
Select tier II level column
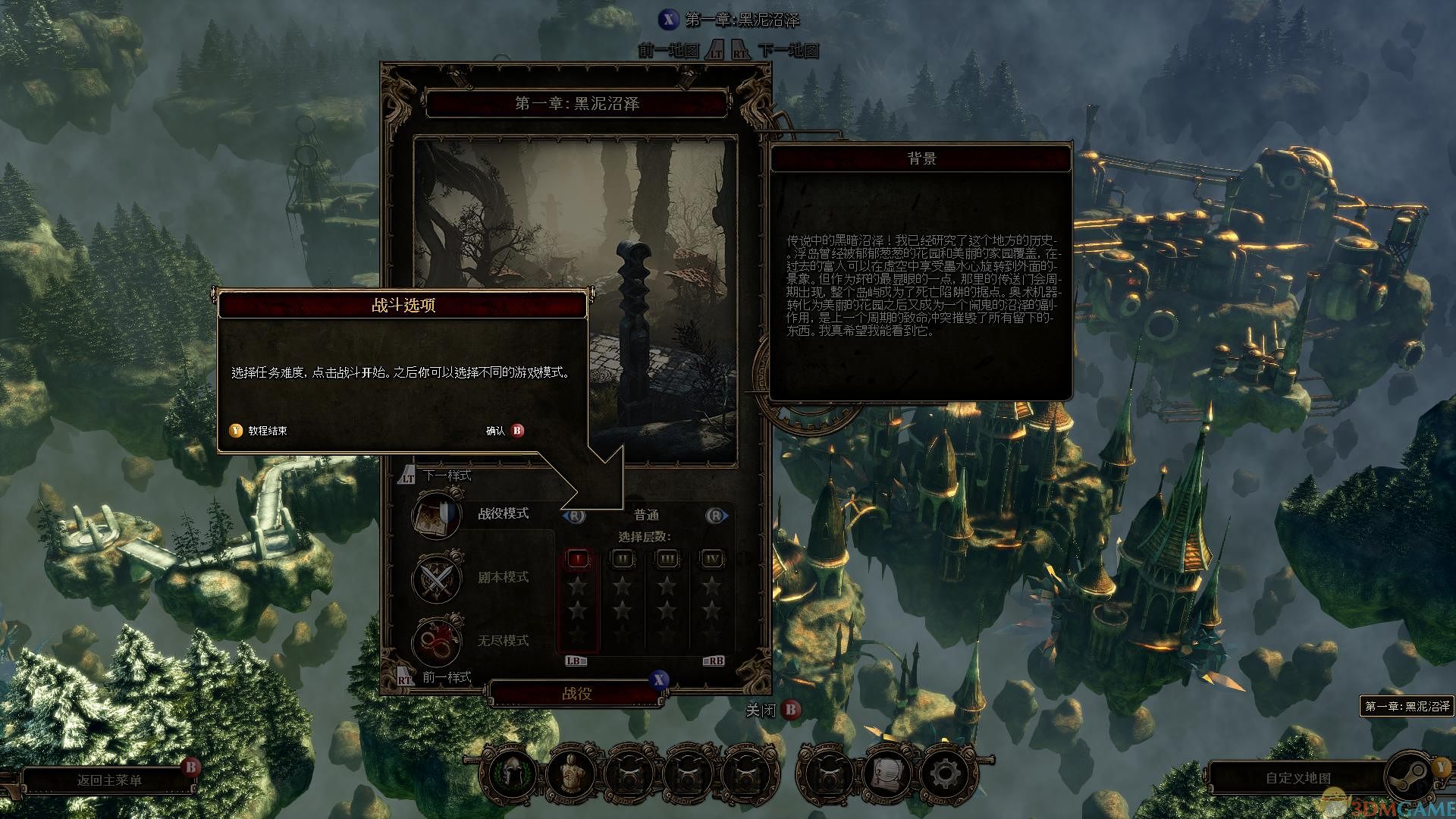coord(623,560)
